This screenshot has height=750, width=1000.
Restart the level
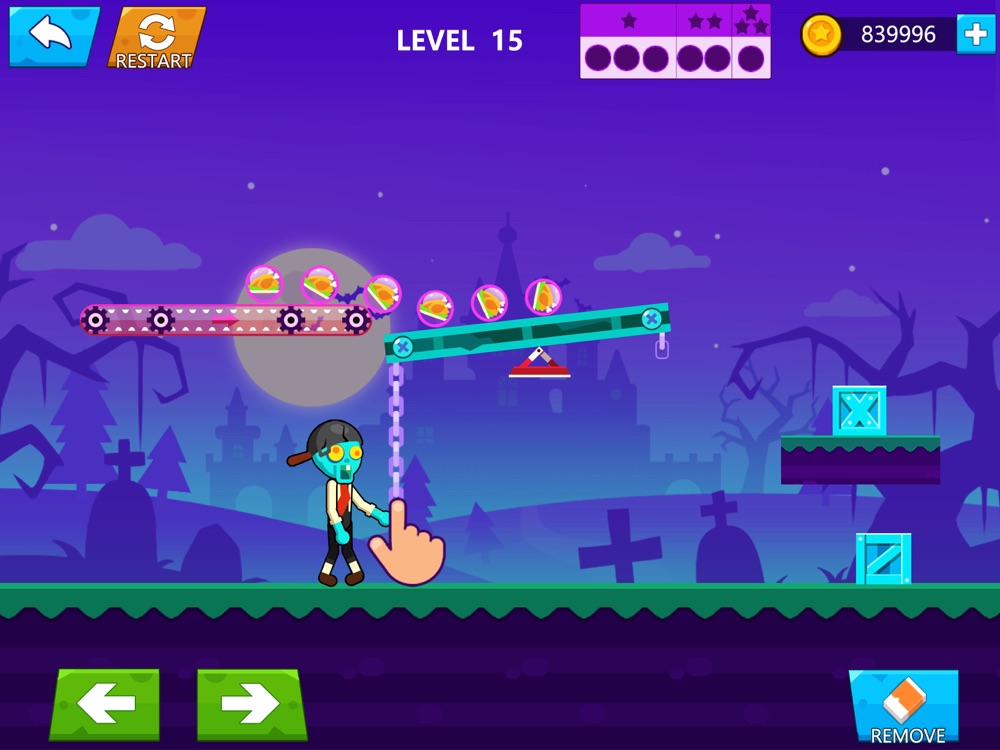[155, 38]
